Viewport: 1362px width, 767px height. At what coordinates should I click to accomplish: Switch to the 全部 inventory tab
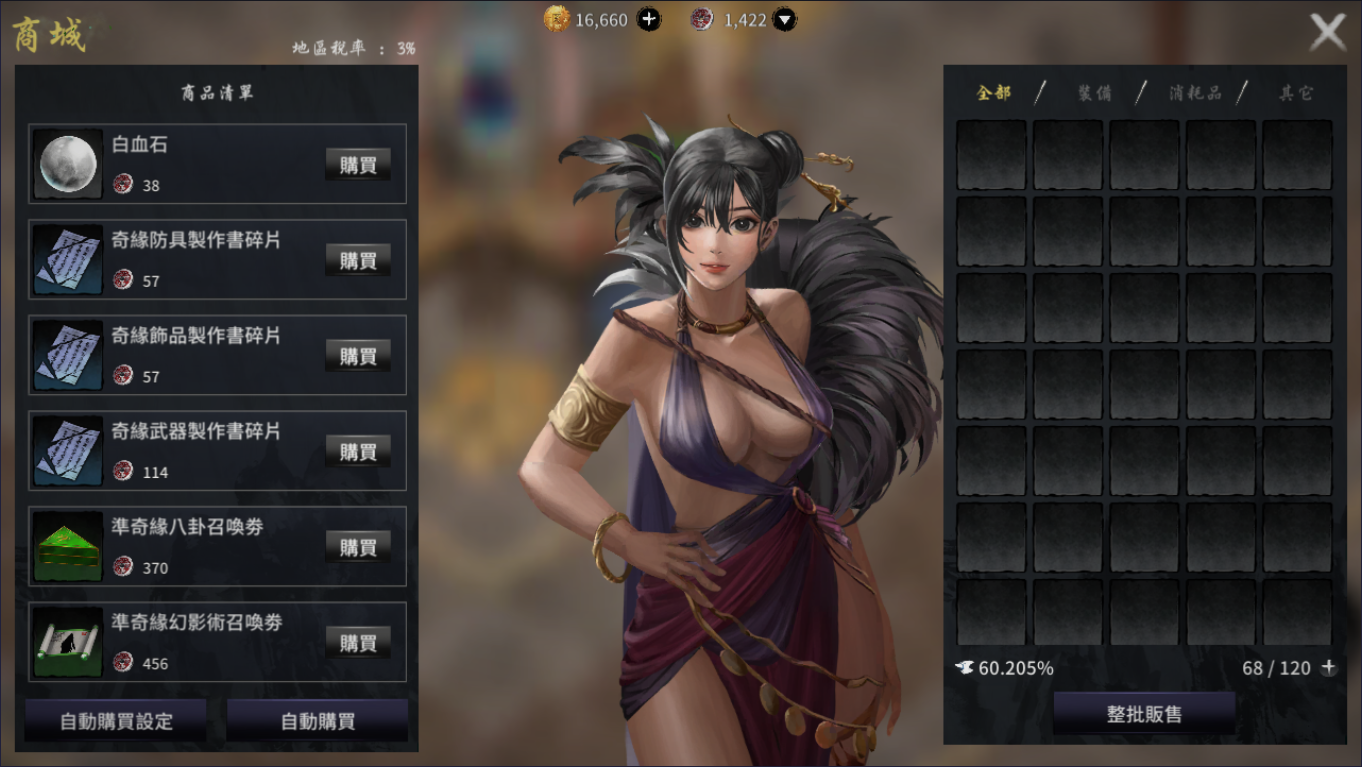coord(994,93)
